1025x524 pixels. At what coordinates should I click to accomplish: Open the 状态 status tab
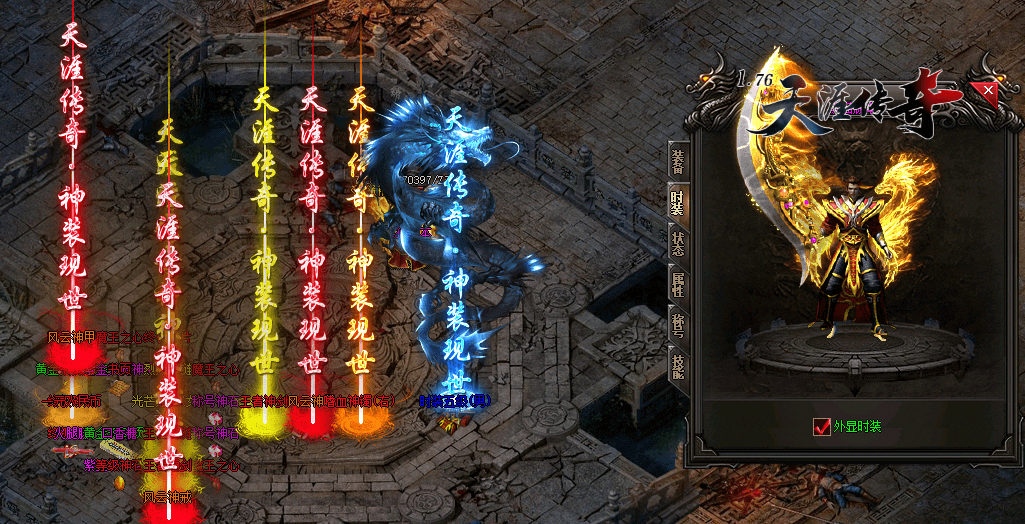click(678, 243)
